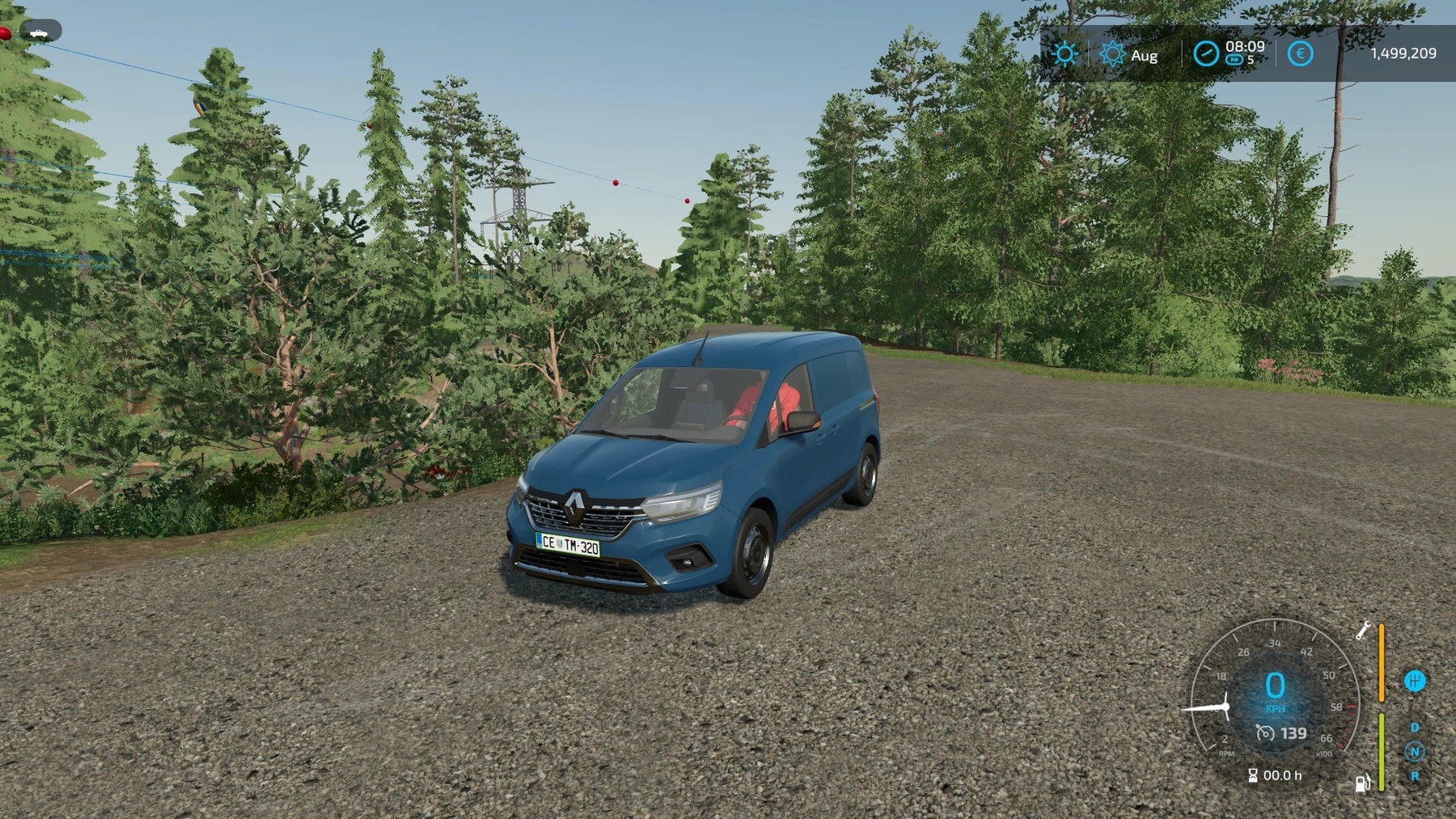
Task: Select the current weather sun icon
Action: [1065, 54]
